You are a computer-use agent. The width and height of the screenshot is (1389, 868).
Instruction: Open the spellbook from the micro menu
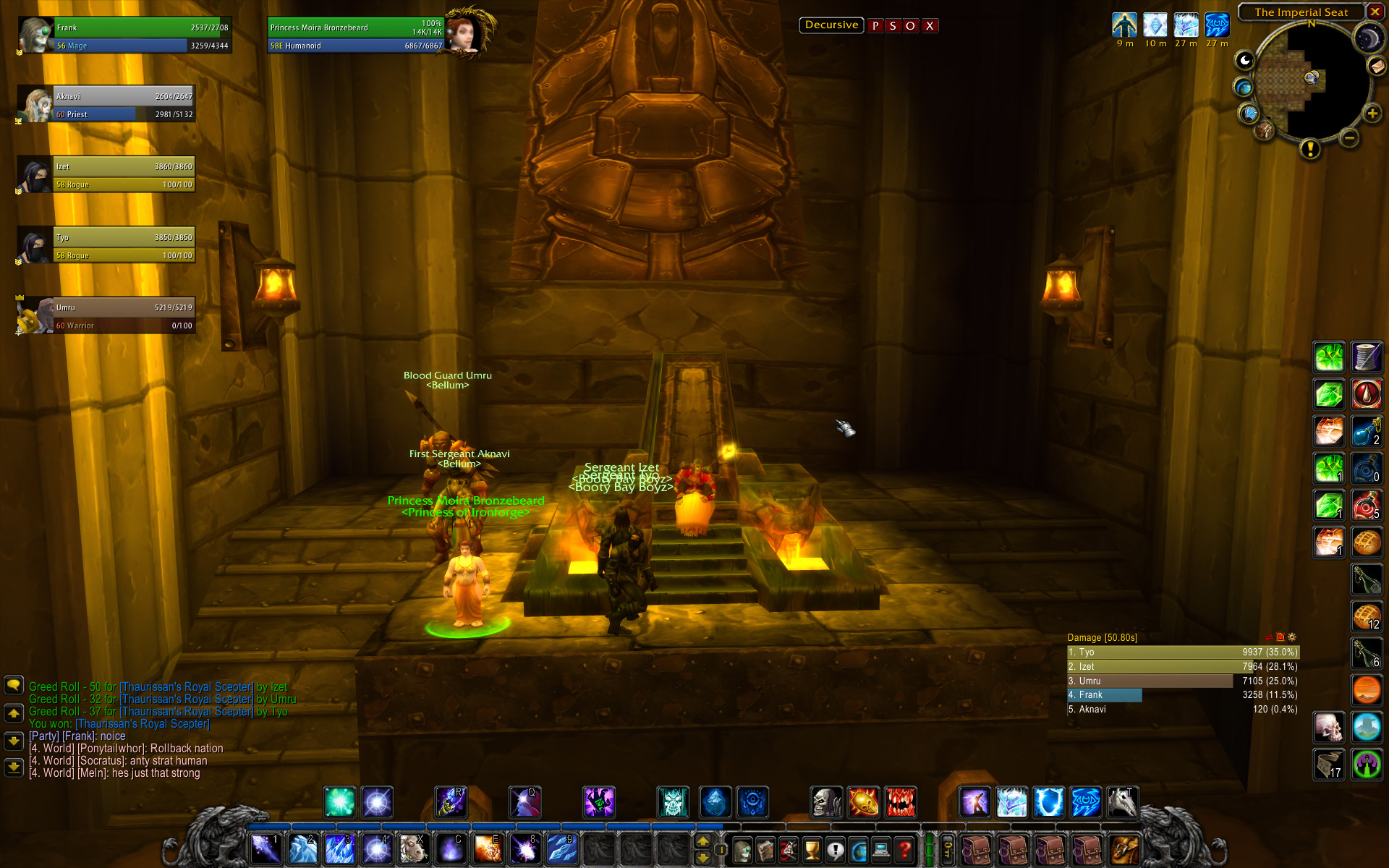click(765, 850)
